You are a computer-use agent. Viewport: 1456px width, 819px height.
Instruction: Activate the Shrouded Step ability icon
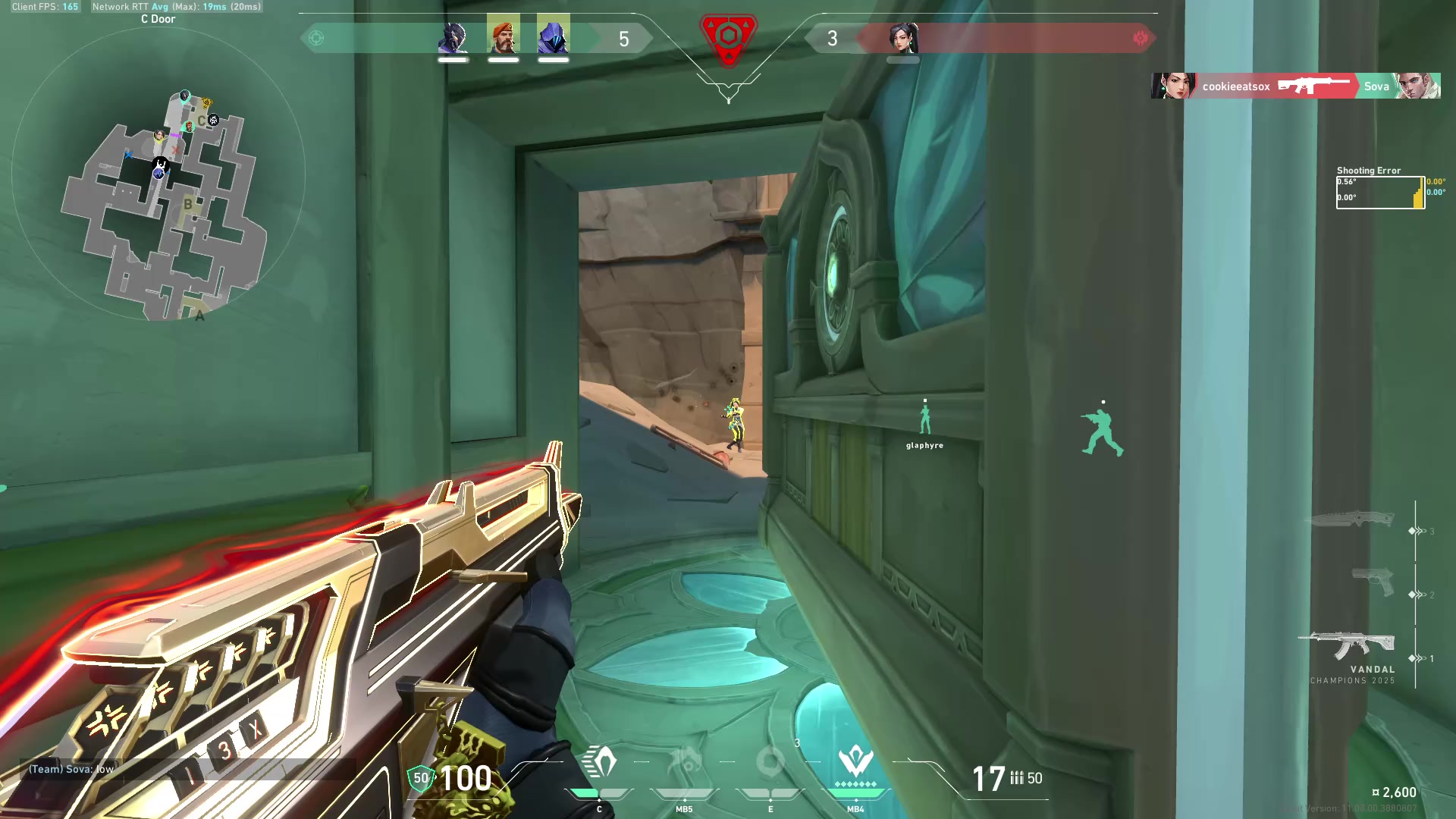click(x=599, y=763)
